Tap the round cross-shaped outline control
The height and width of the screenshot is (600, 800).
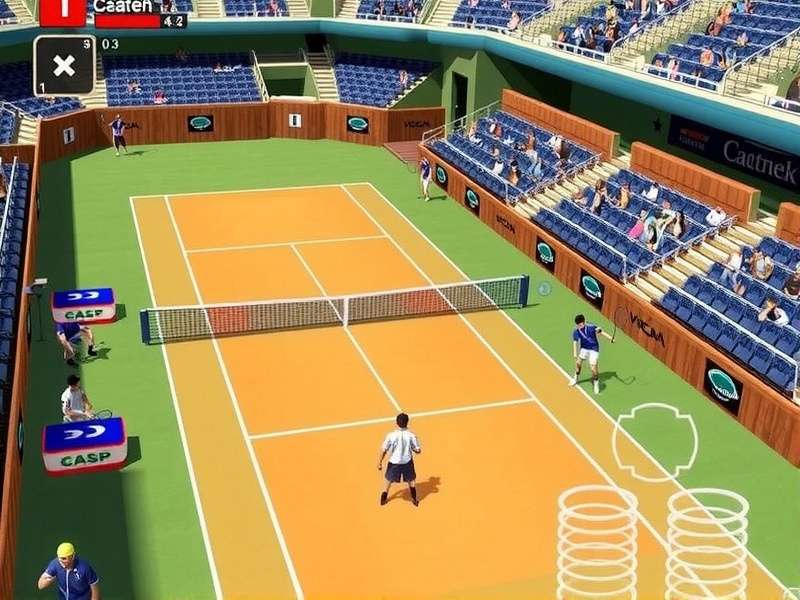click(655, 441)
